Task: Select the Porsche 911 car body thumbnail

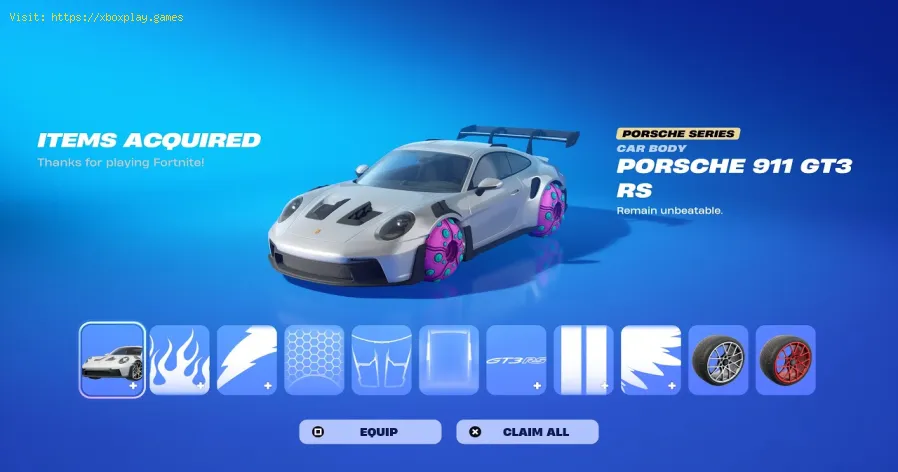Action: coord(112,359)
